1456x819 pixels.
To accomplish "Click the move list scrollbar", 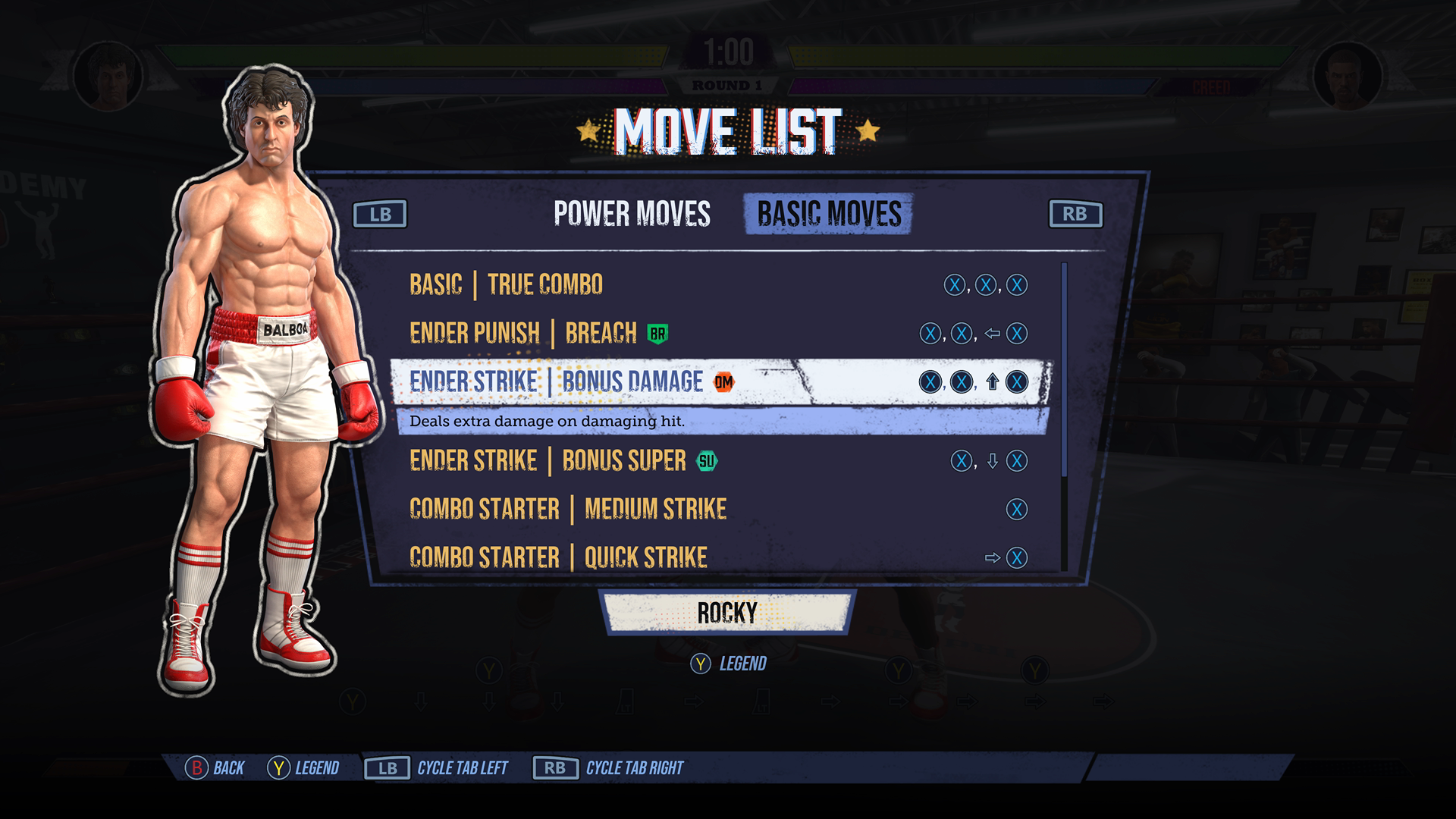I will point(1064,370).
